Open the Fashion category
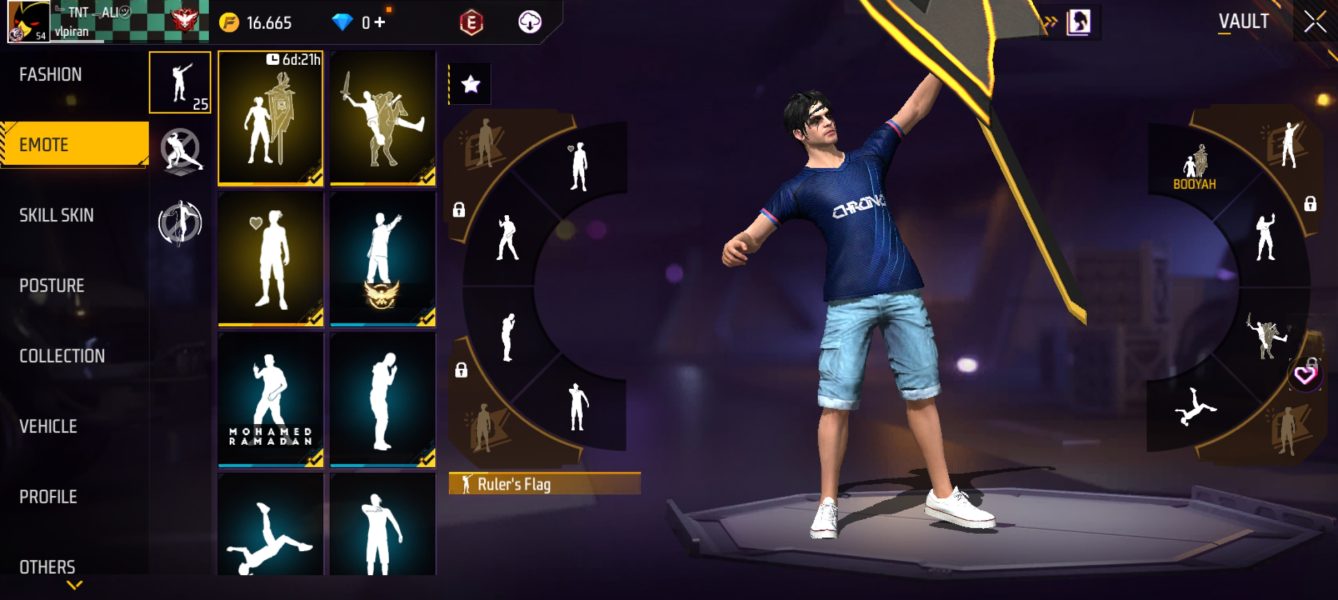Screen dimensions: 1338x600 pos(51,75)
